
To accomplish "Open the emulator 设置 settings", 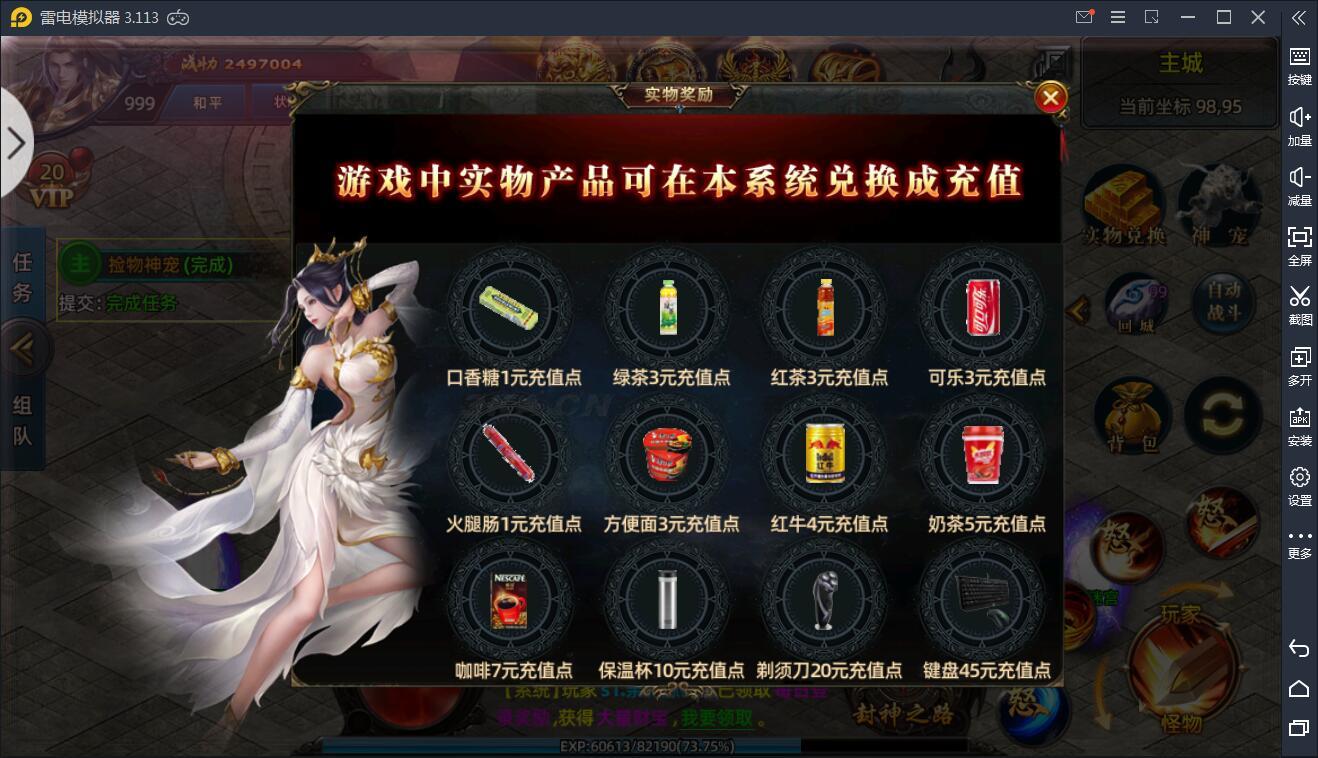I will click(1299, 486).
